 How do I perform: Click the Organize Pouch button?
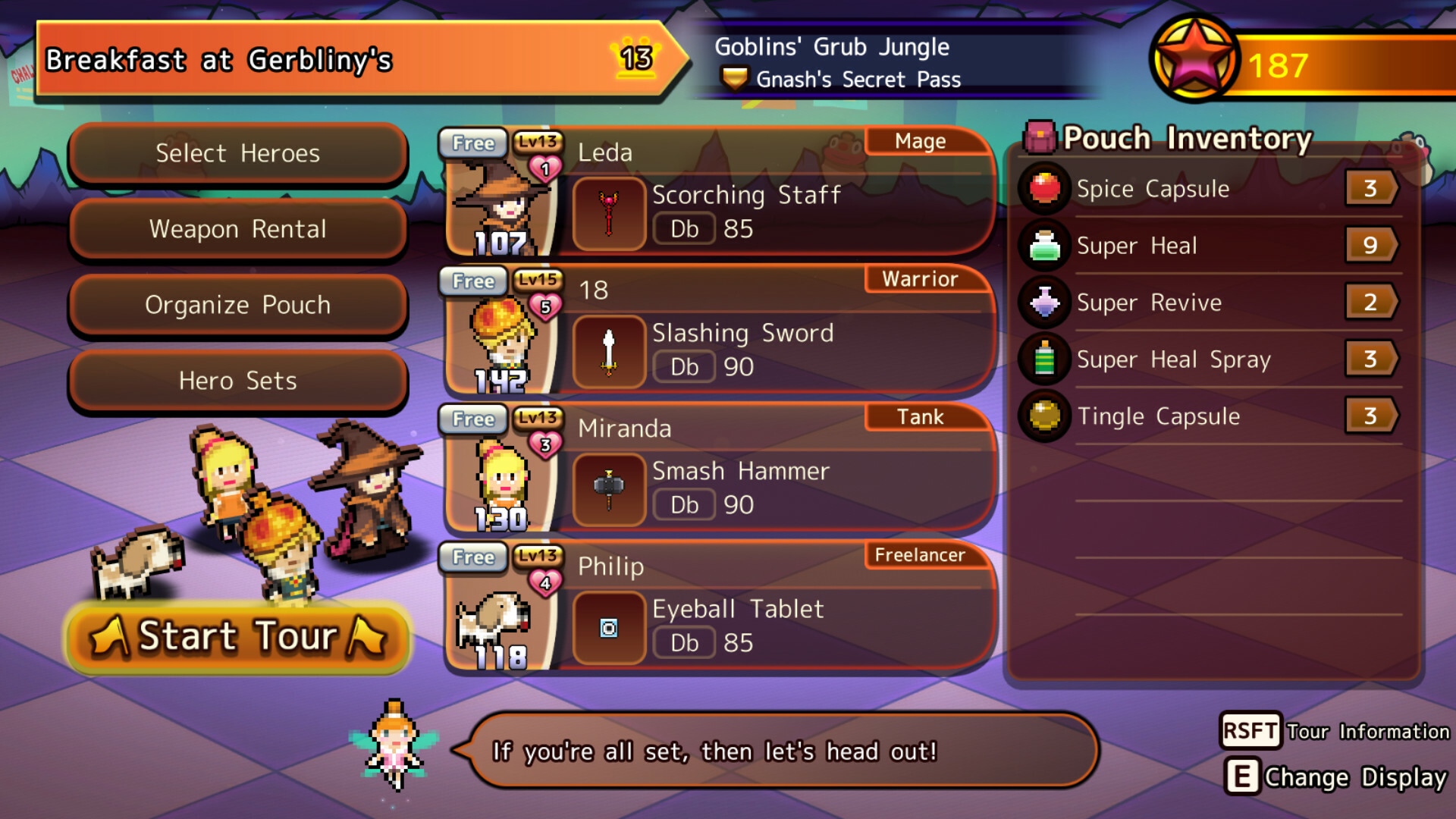237,305
